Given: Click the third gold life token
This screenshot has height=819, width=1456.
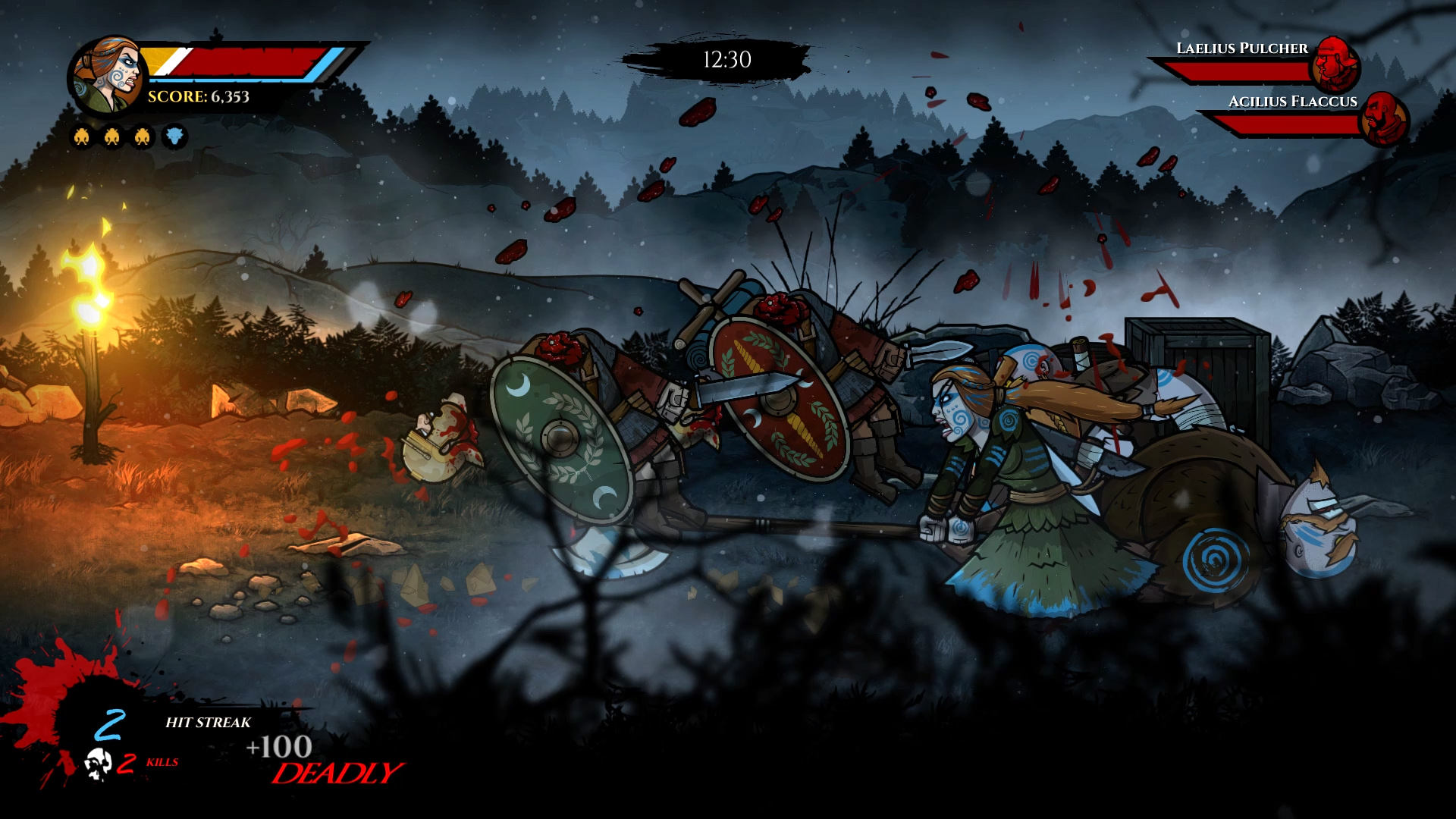Looking at the screenshot, I should point(141,138).
